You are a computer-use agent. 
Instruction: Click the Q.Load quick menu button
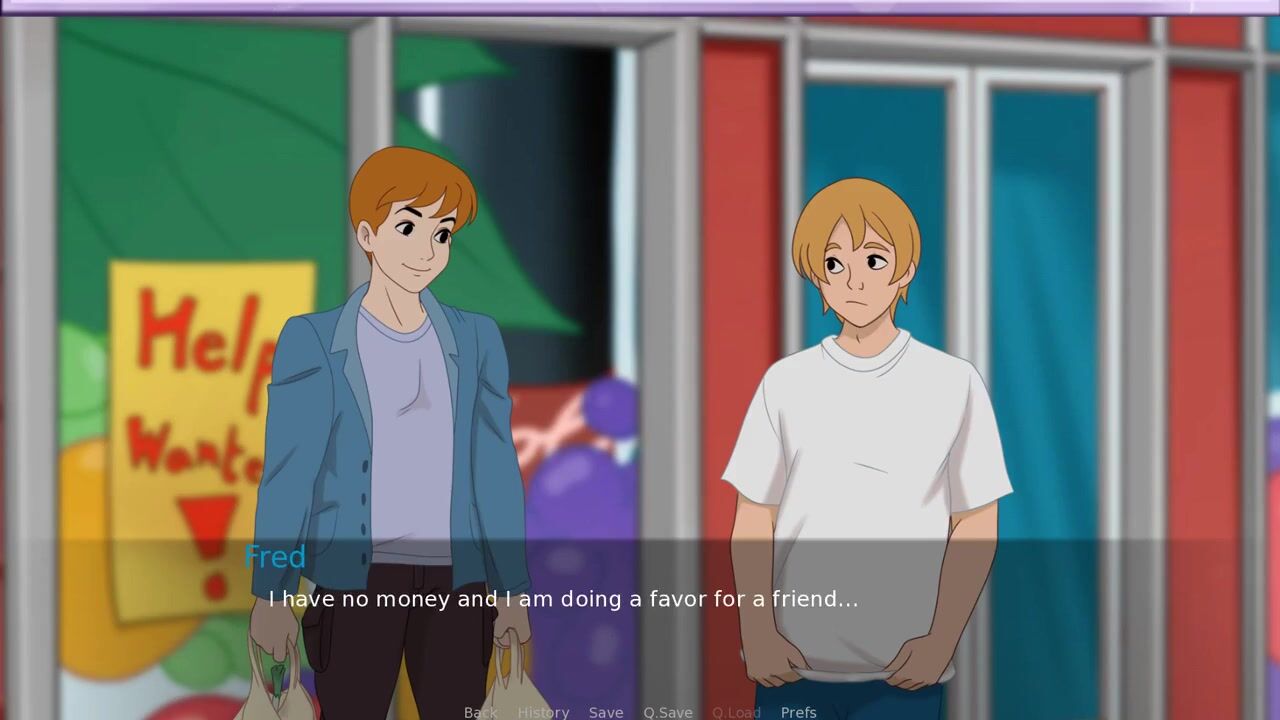coord(736,712)
